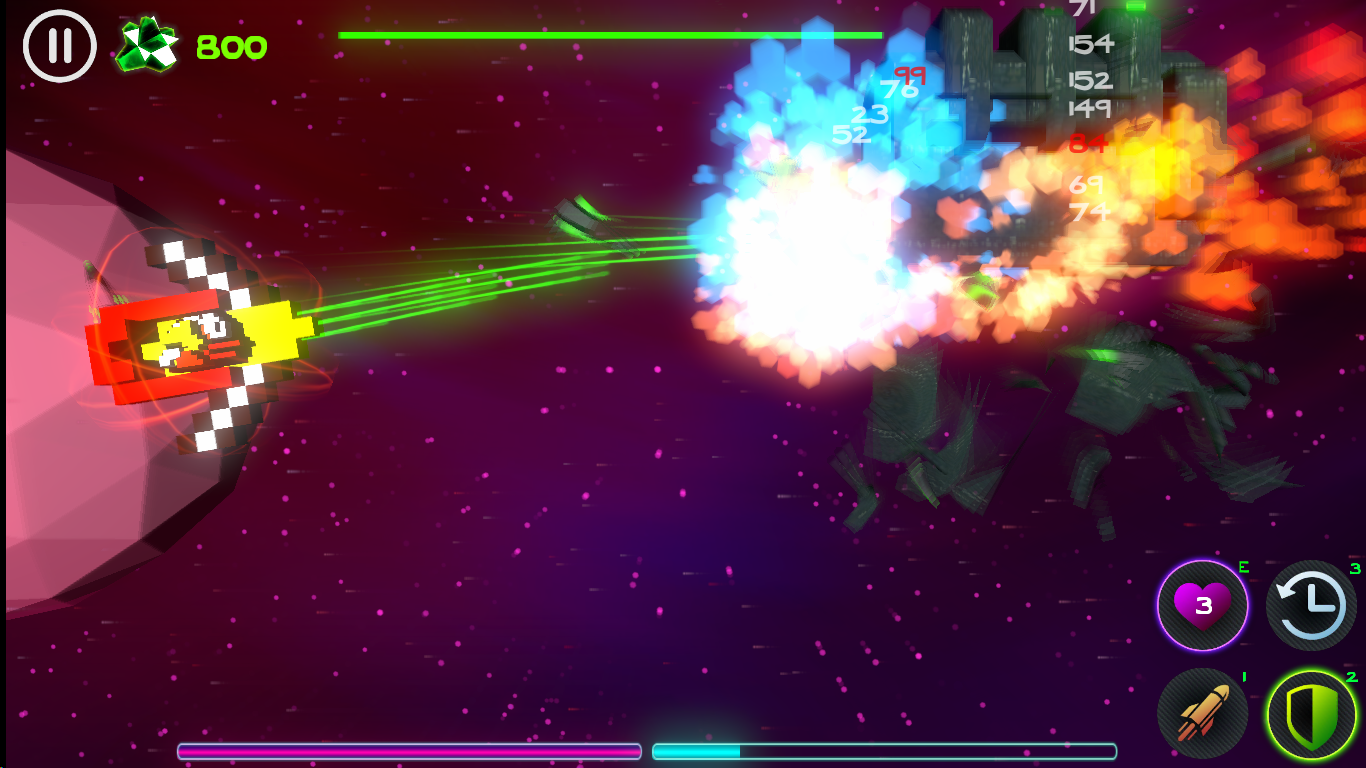Activate the clock rewind ability
Viewport: 1366px width, 768px height.
[1311, 606]
